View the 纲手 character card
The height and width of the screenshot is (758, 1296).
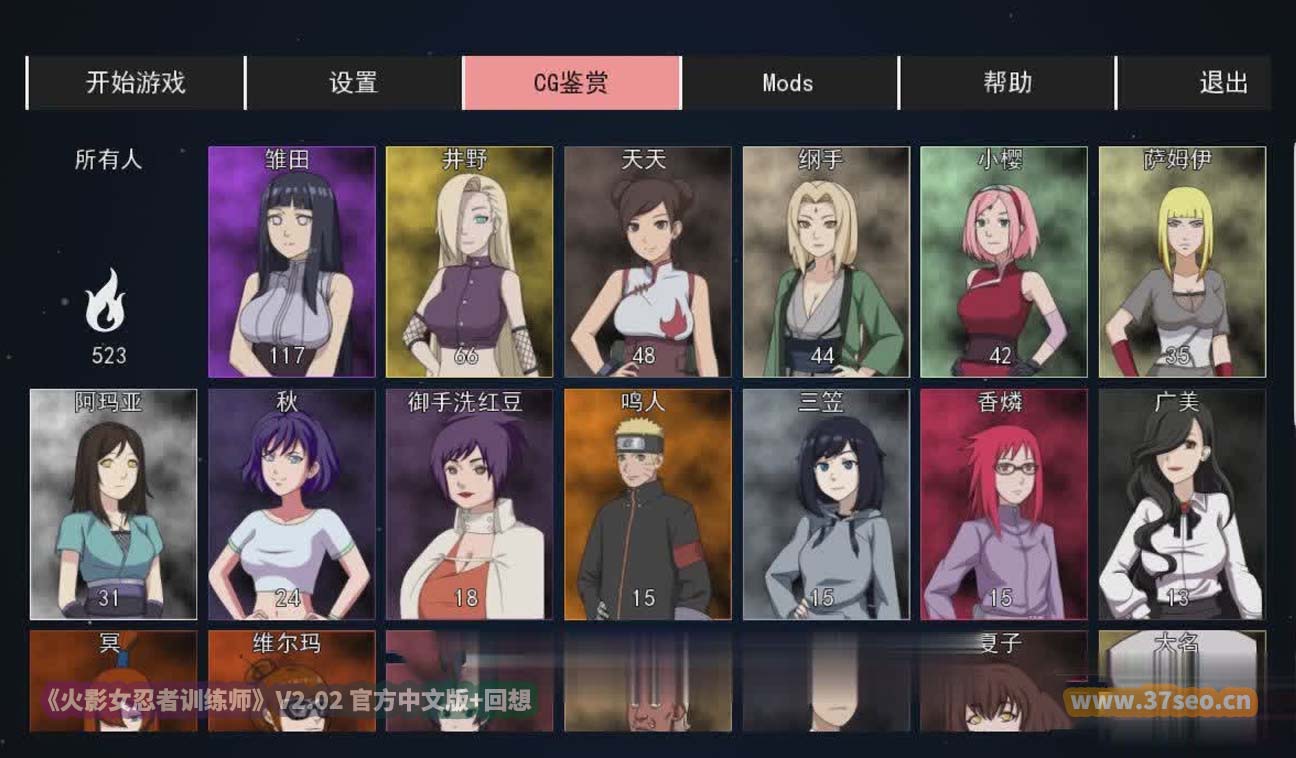coord(826,262)
